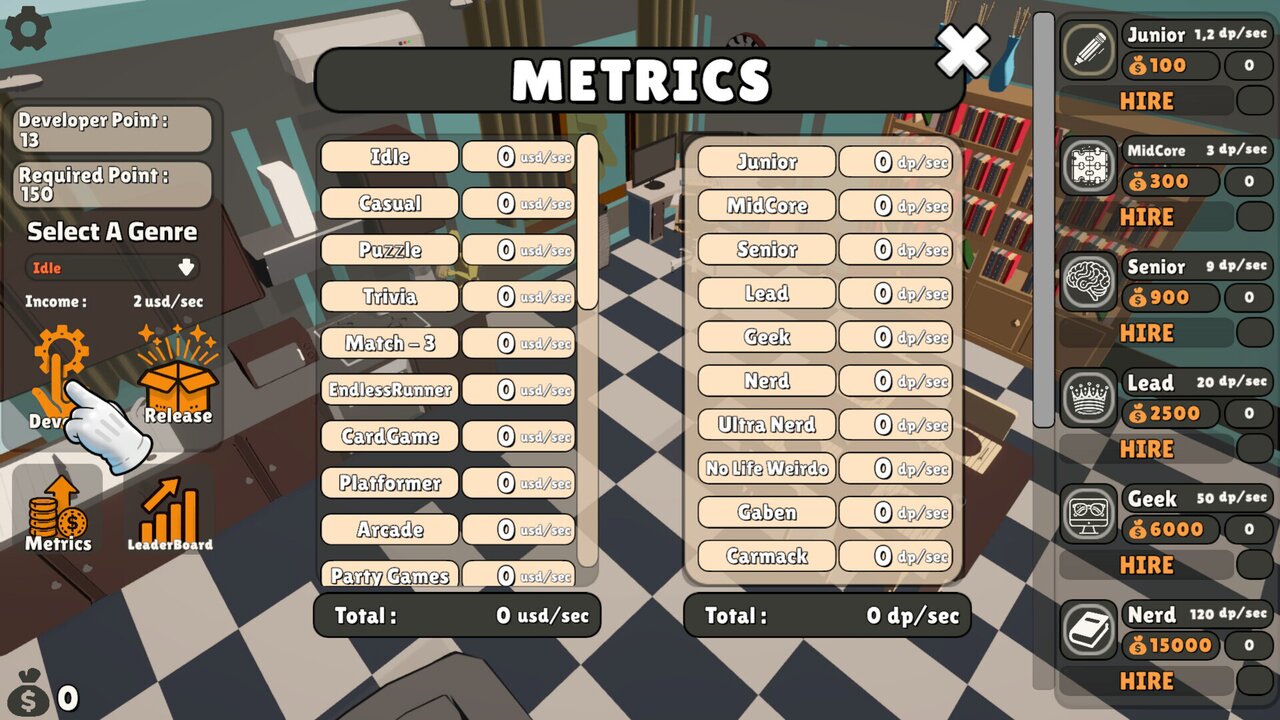The image size is (1280, 720).
Task: Click the Junior developer pencil icon
Action: [x=1087, y=50]
